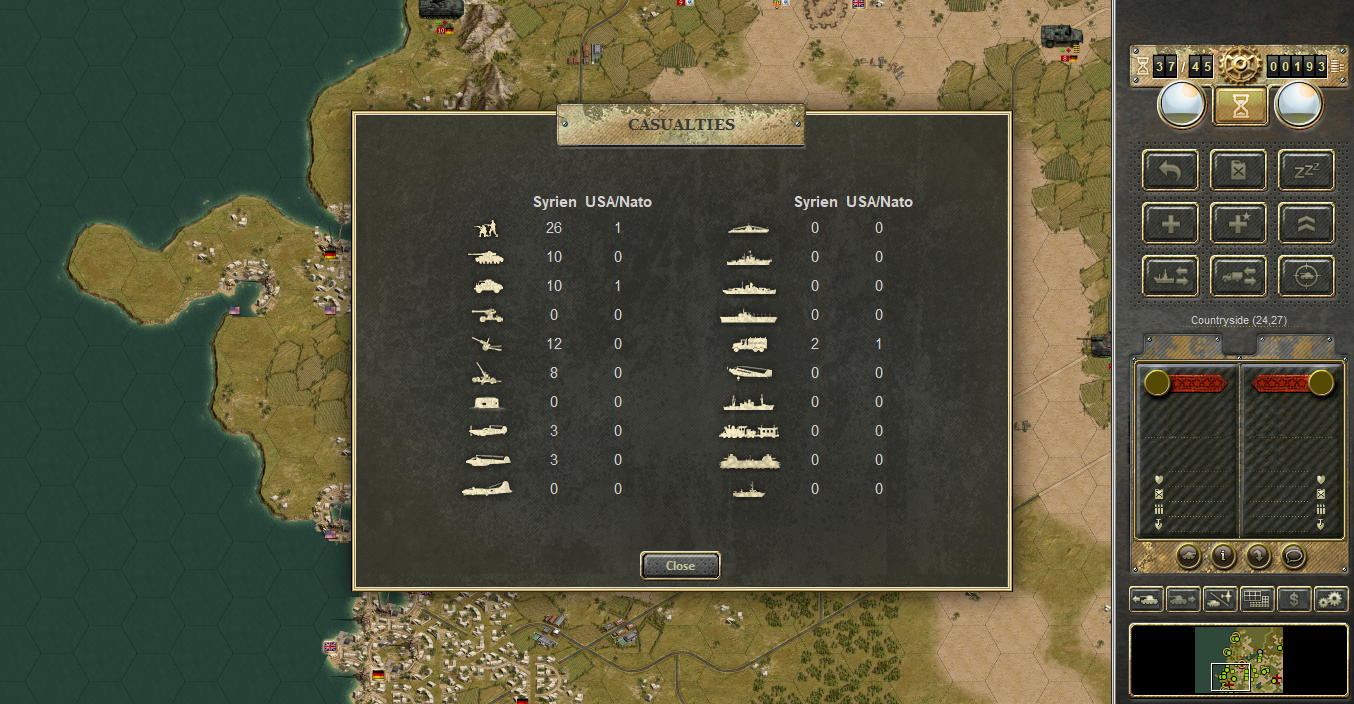Open the dollar sign purchase screen
The width and height of the screenshot is (1354, 704).
[1294, 599]
